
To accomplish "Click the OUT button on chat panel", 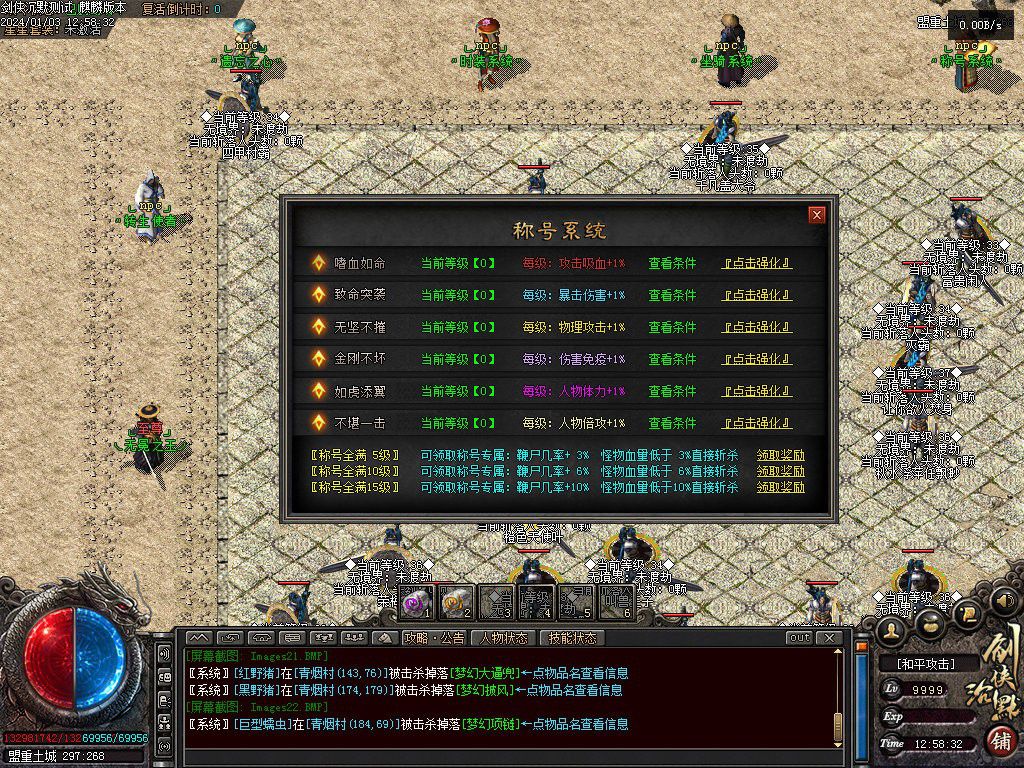I will coord(799,638).
